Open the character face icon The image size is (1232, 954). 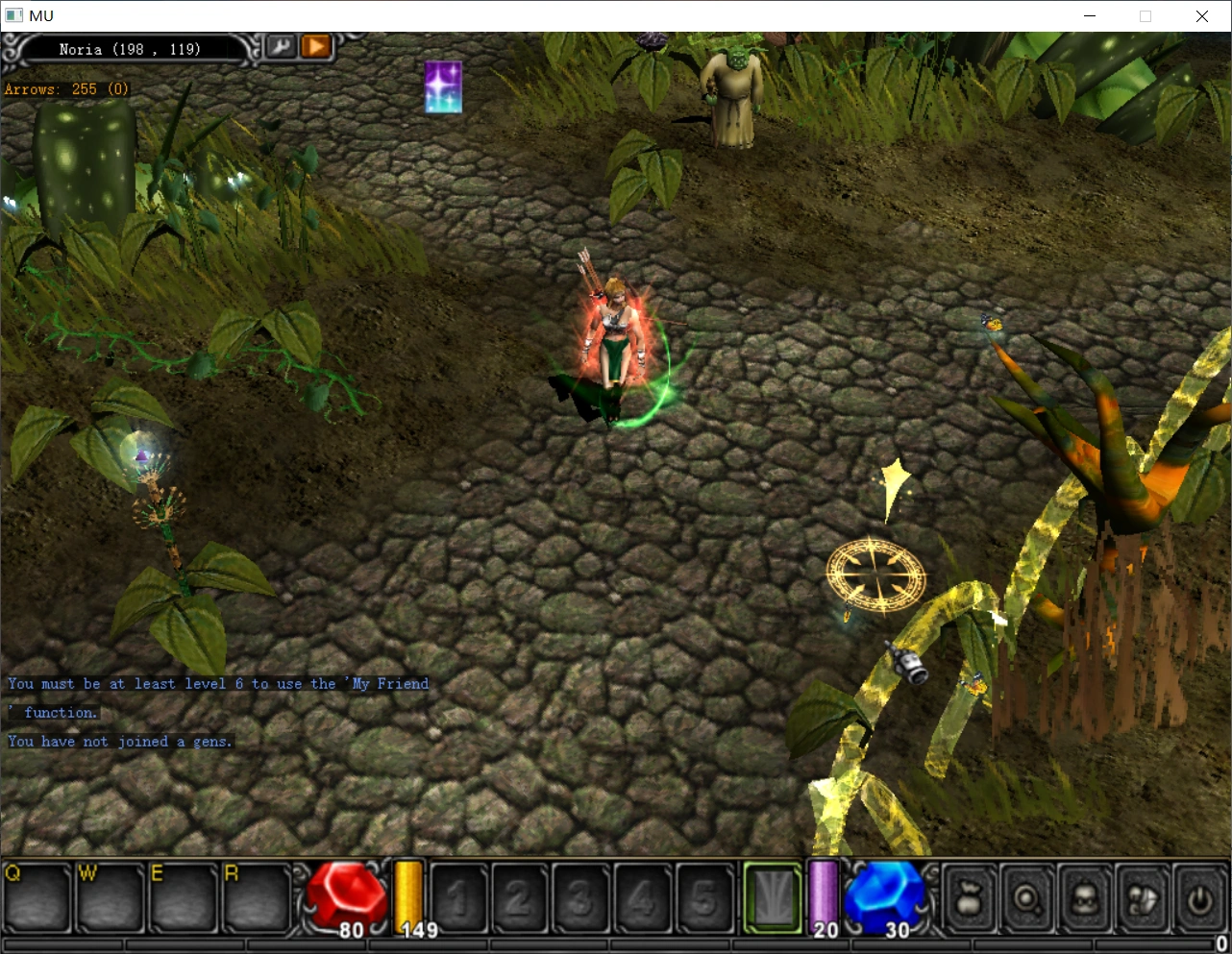[1085, 899]
